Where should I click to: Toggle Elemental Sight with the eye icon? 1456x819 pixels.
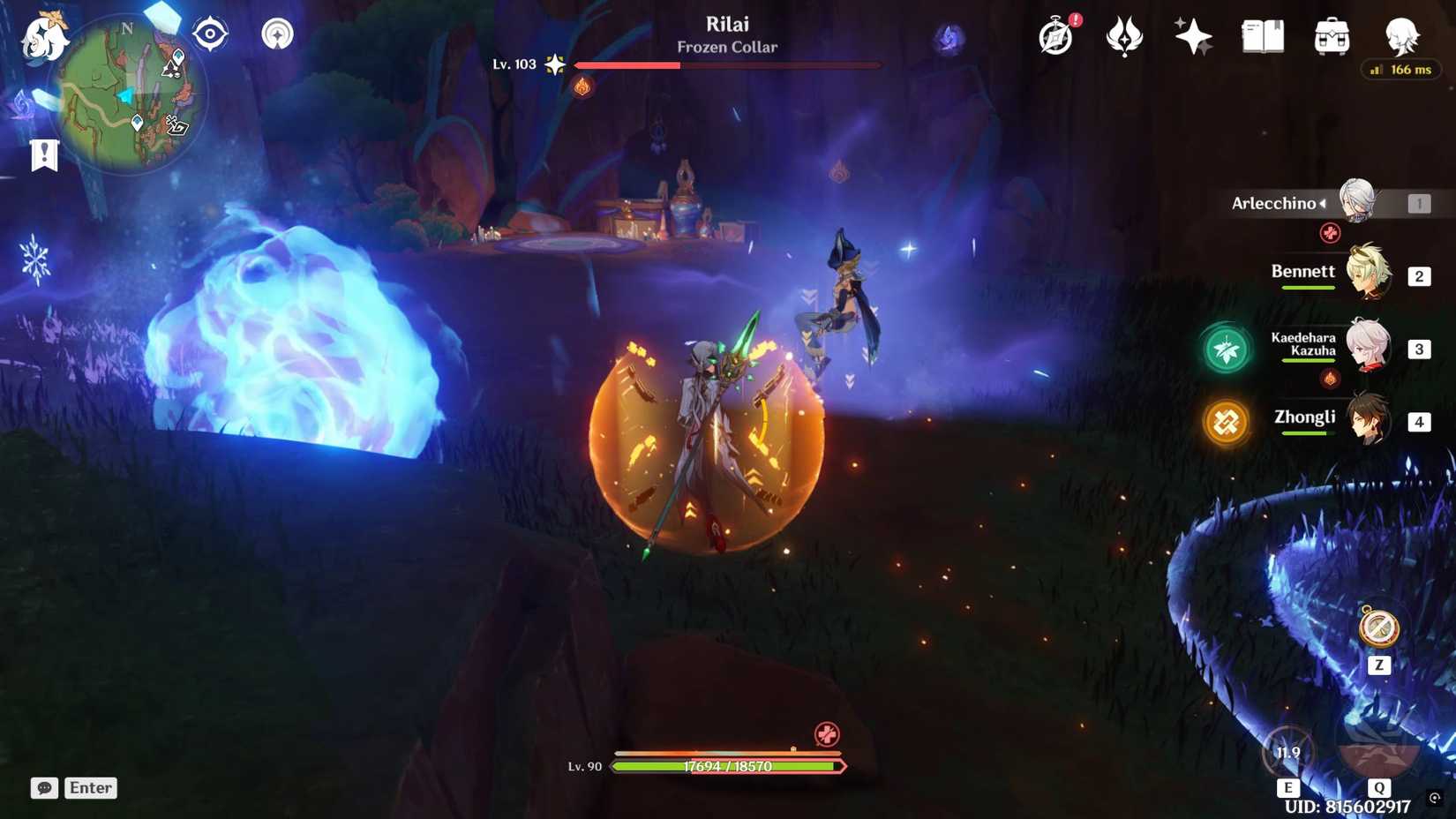tap(210, 34)
